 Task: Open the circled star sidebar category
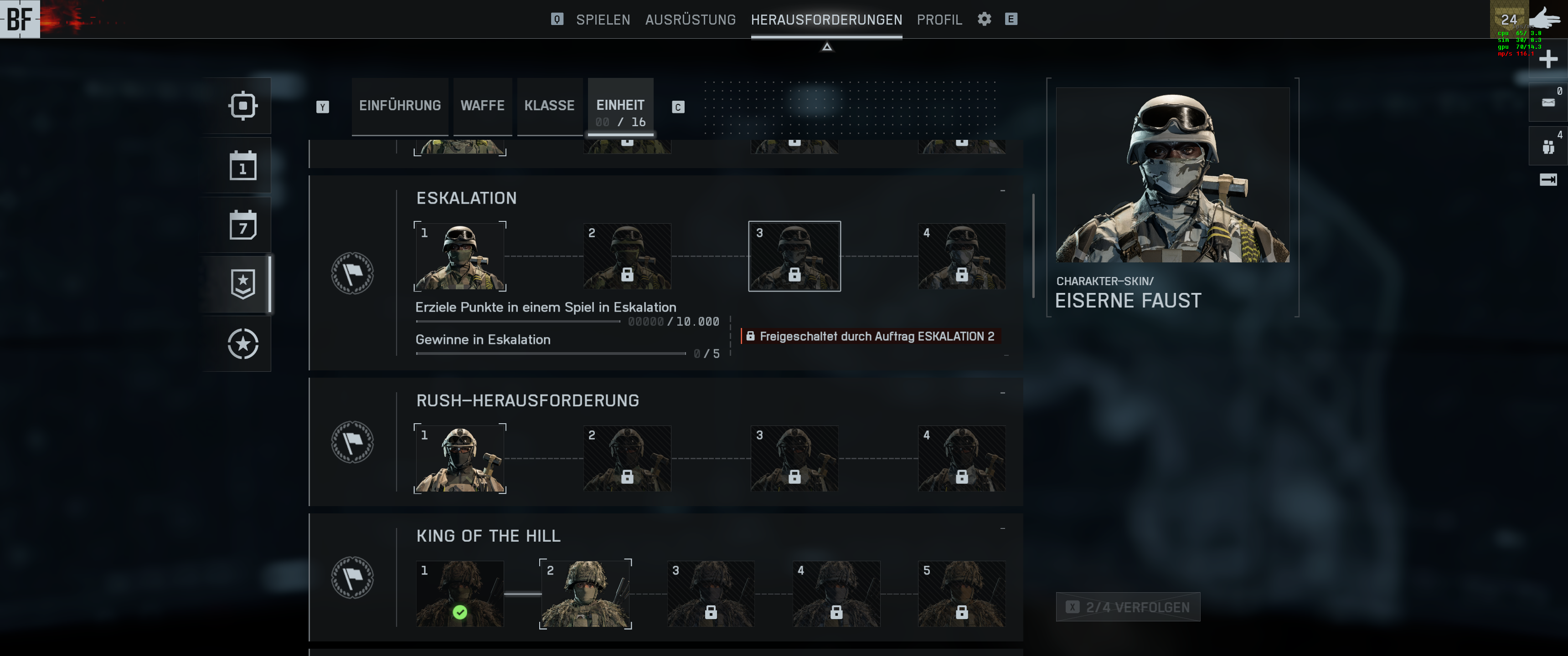point(242,344)
